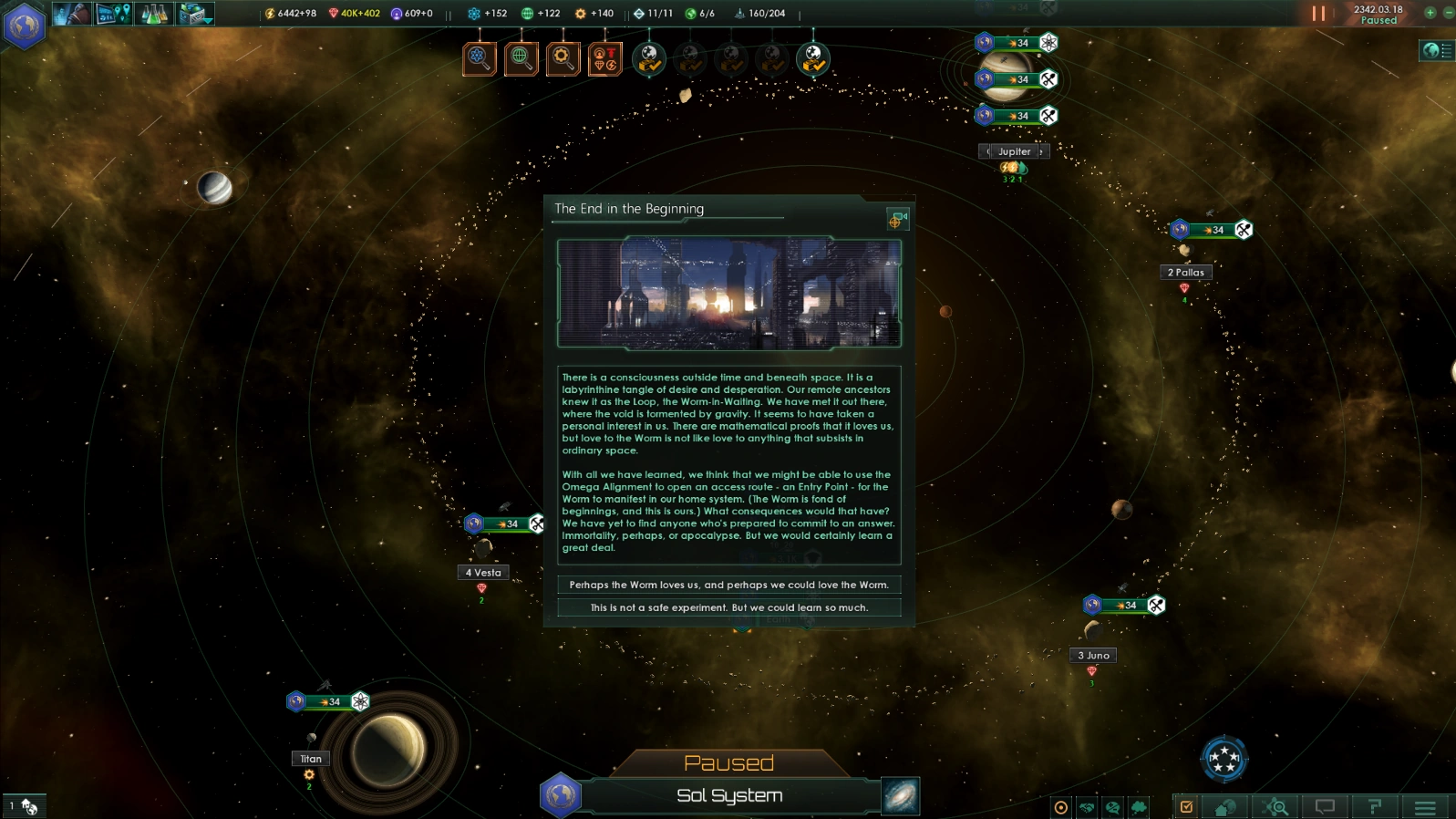
Task: Choose "This is not a safe experiment" option
Action: tap(728, 607)
